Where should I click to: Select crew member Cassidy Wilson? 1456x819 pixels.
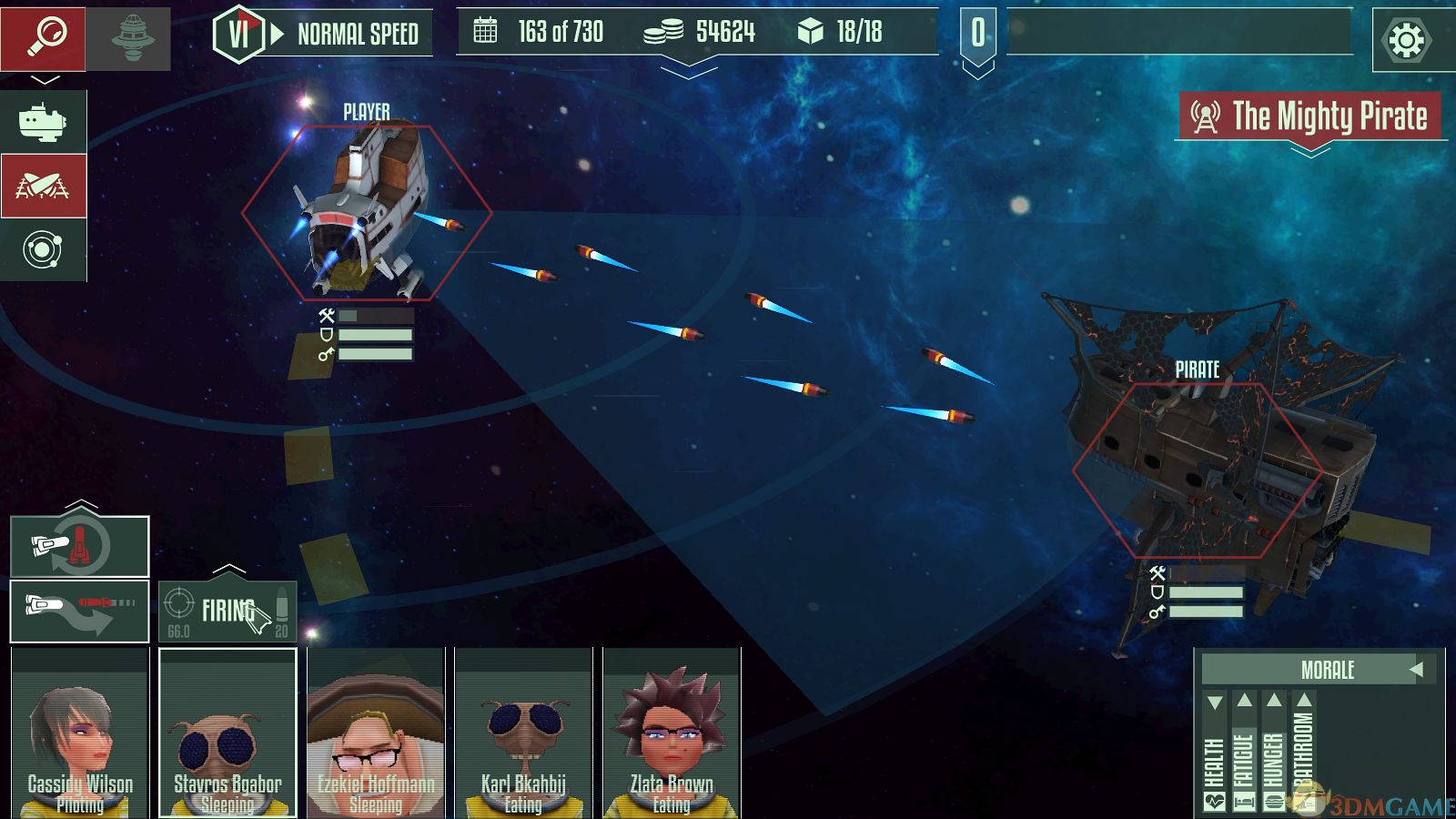[x=80, y=733]
